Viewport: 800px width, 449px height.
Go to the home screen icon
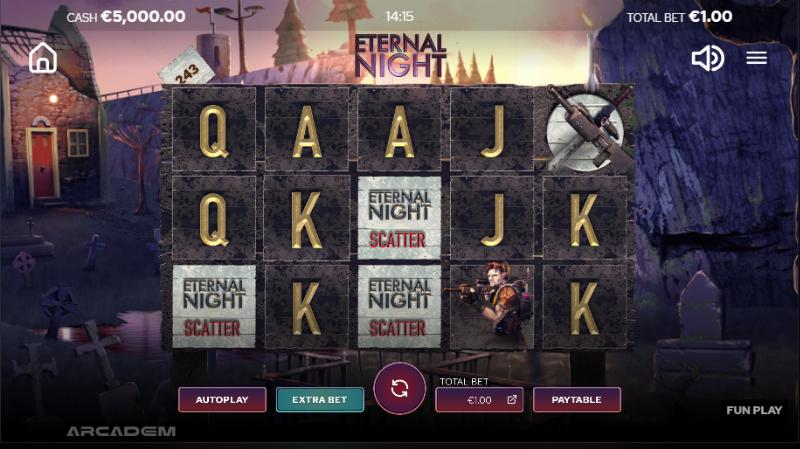(43, 58)
